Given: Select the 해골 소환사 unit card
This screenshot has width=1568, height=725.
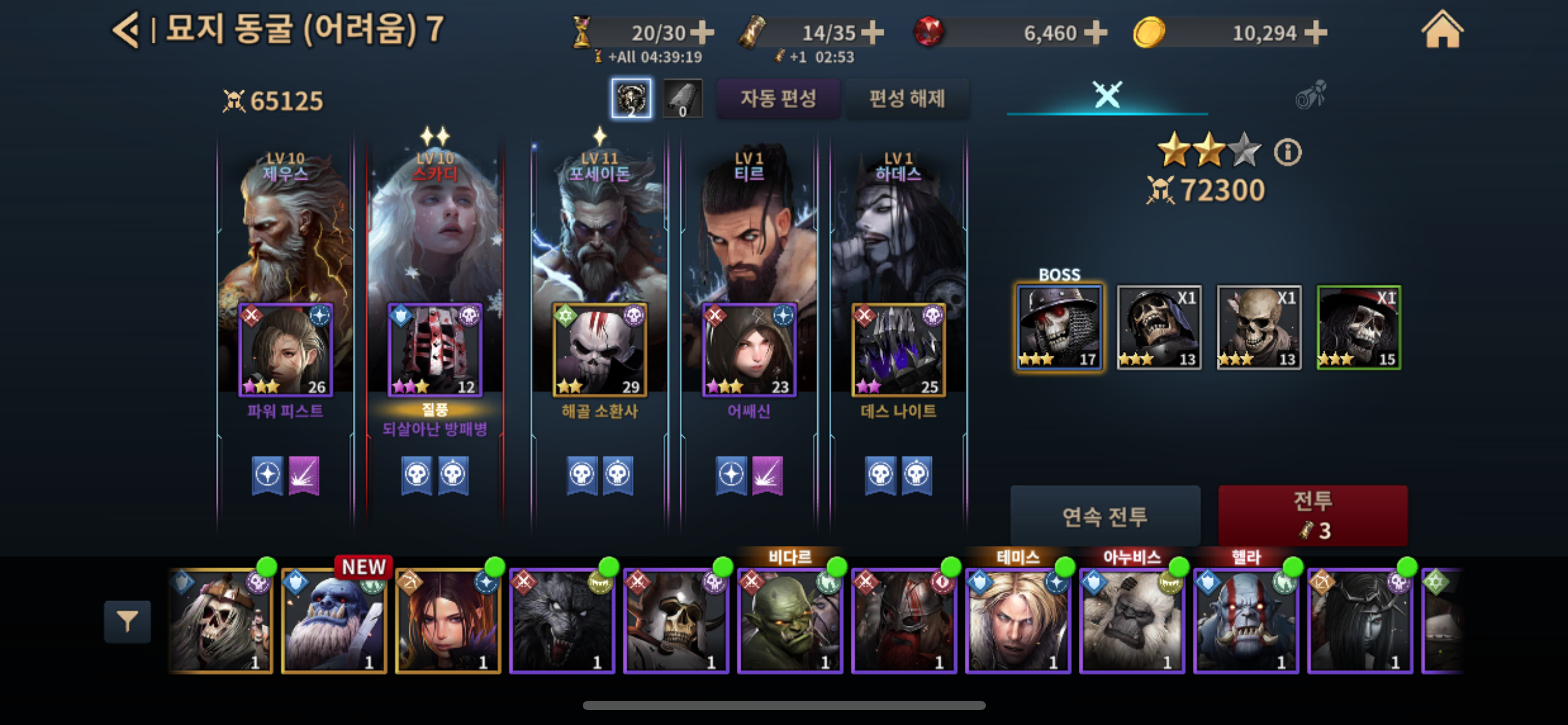Looking at the screenshot, I should (x=599, y=350).
